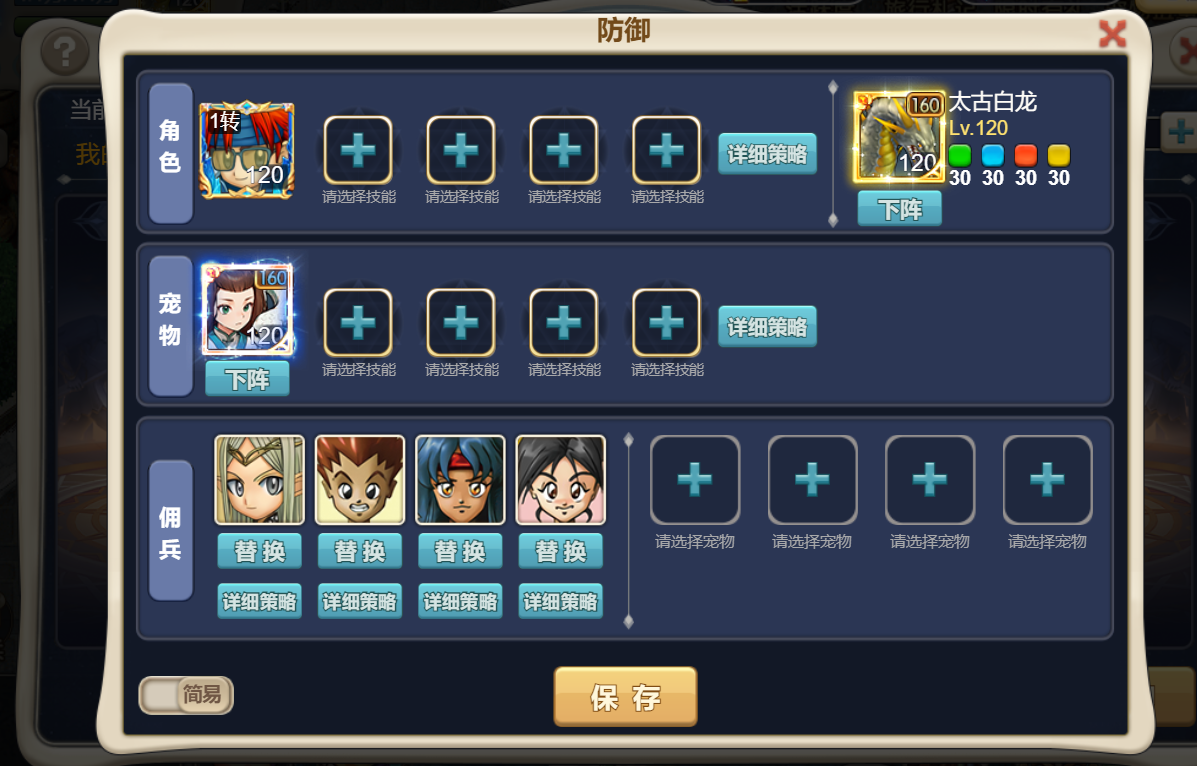Open 详细策略 under the spiky brown-haired mercenary

point(360,602)
